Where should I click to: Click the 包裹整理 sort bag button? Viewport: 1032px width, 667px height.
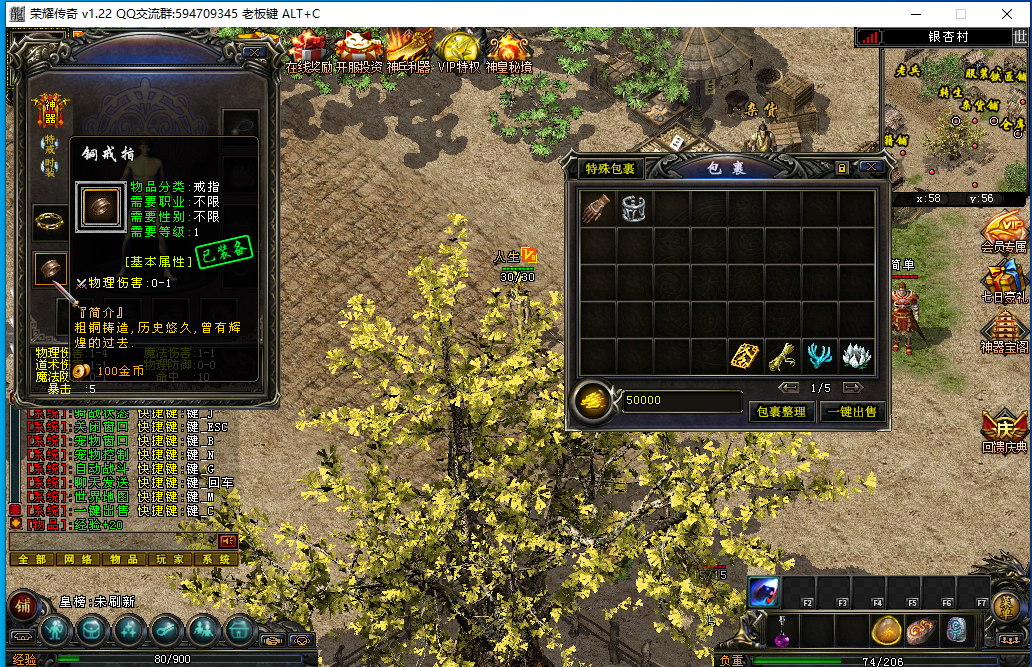pos(782,411)
